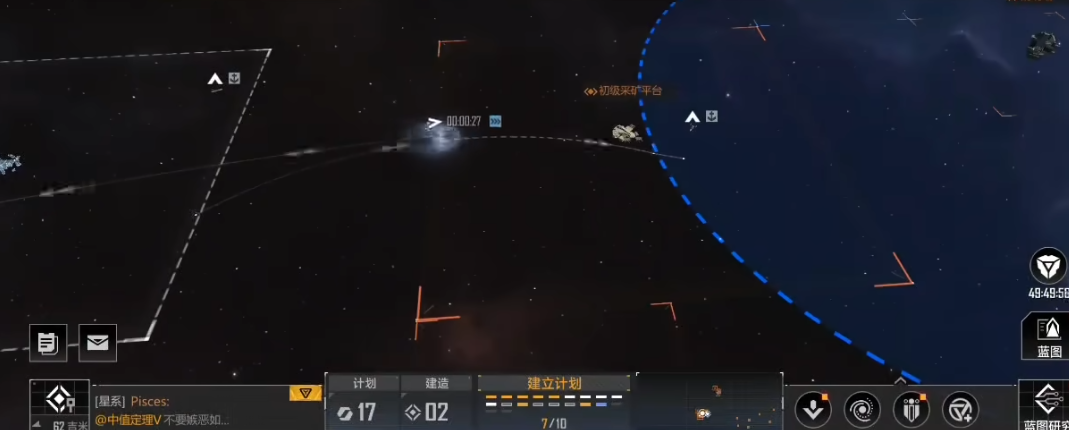
Task: Open the 建立计划 plan queue
Action: 554,403
